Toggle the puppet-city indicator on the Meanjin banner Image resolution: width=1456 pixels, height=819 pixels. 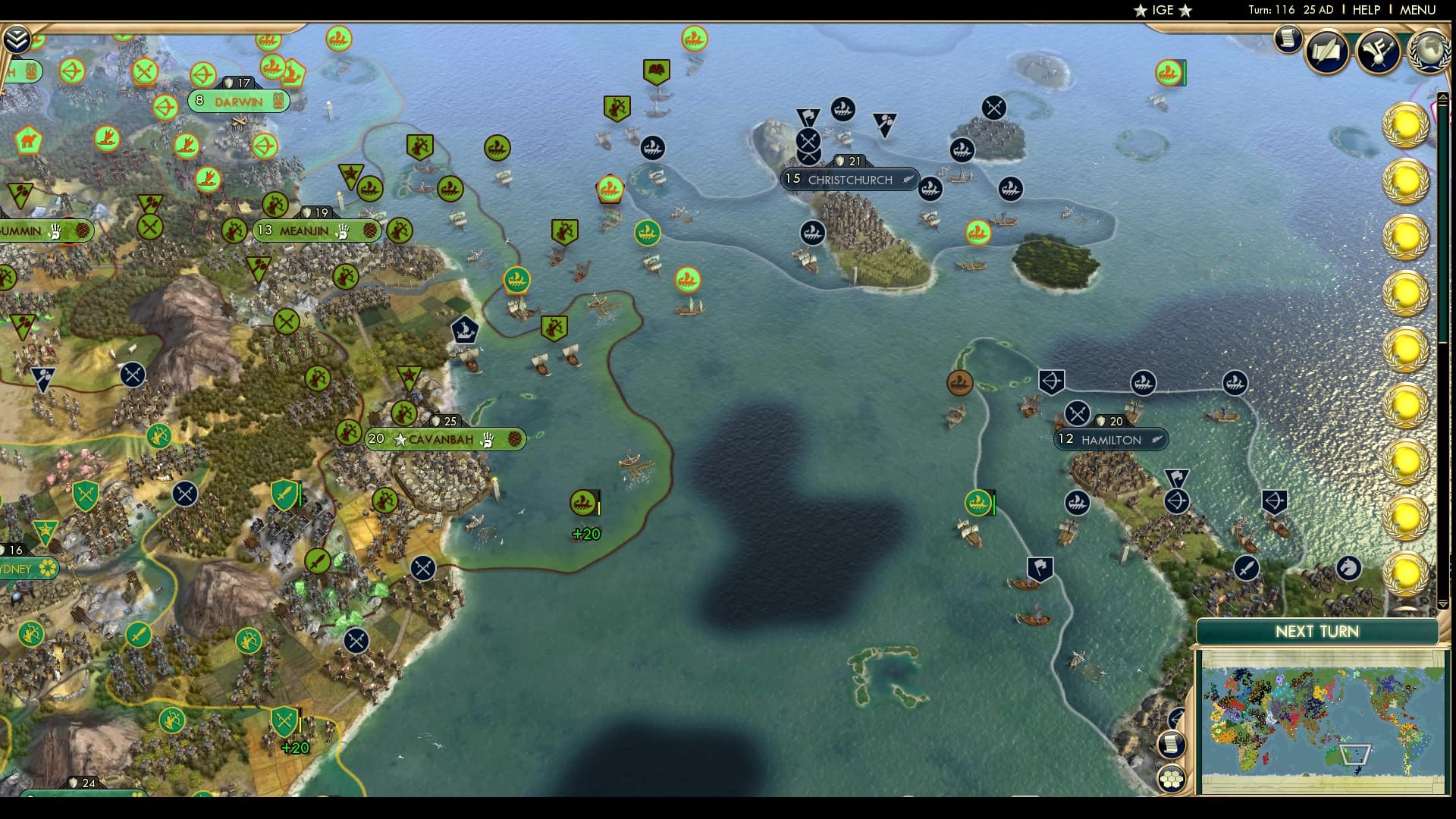click(343, 233)
